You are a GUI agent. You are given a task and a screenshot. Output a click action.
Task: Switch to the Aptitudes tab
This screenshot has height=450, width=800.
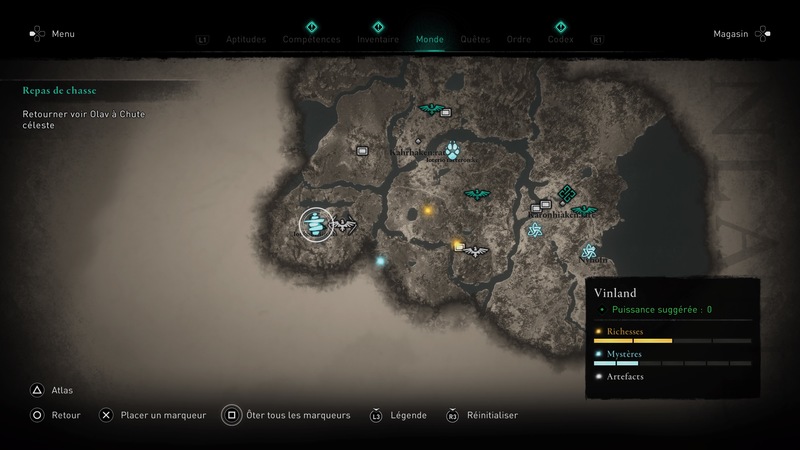[x=247, y=40]
